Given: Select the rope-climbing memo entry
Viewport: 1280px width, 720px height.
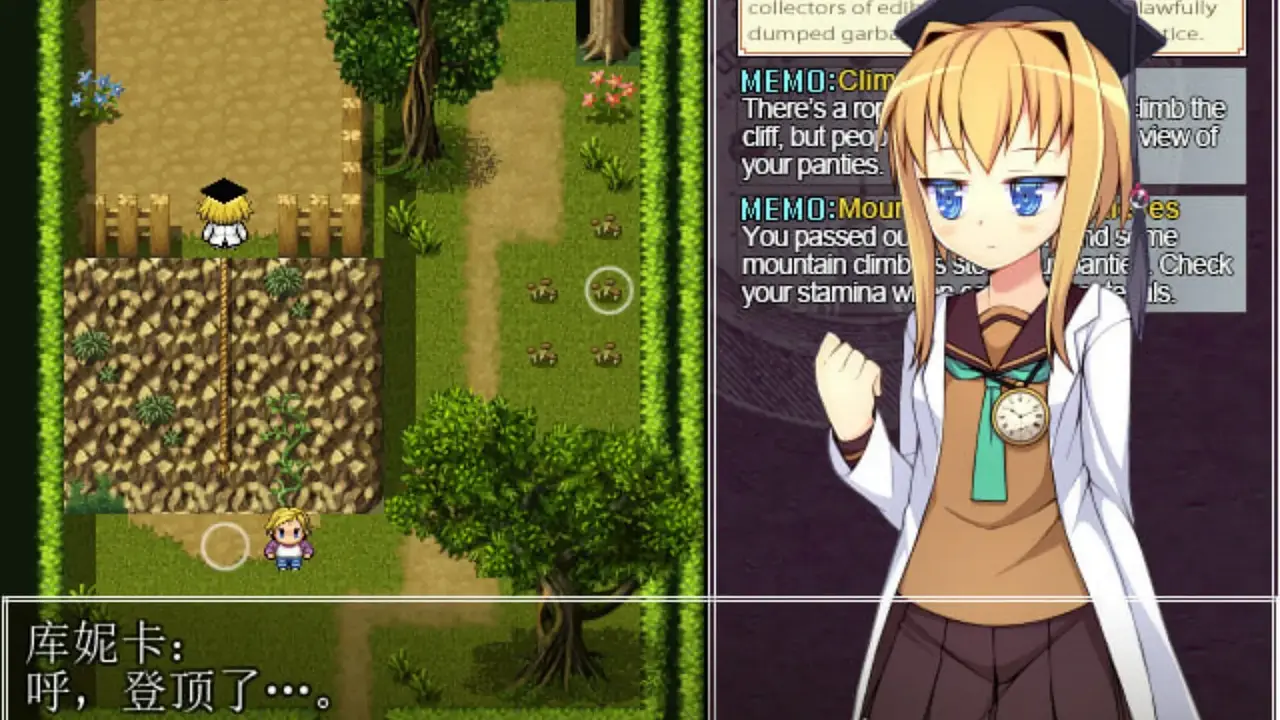Looking at the screenshot, I should (810, 124).
